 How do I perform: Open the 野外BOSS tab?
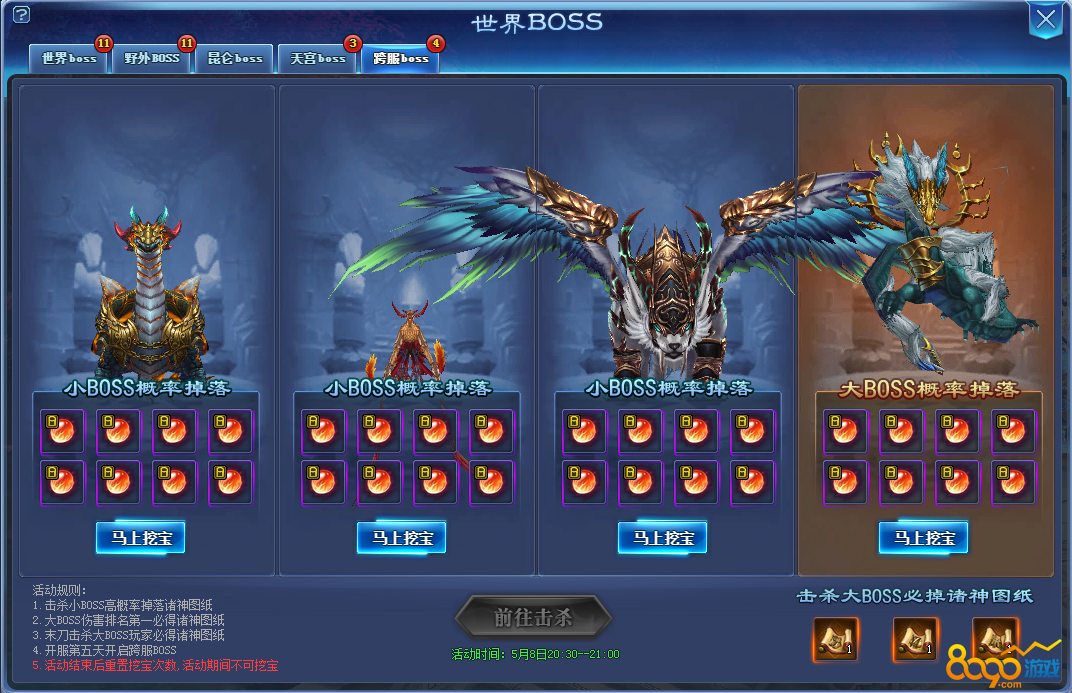pos(151,59)
